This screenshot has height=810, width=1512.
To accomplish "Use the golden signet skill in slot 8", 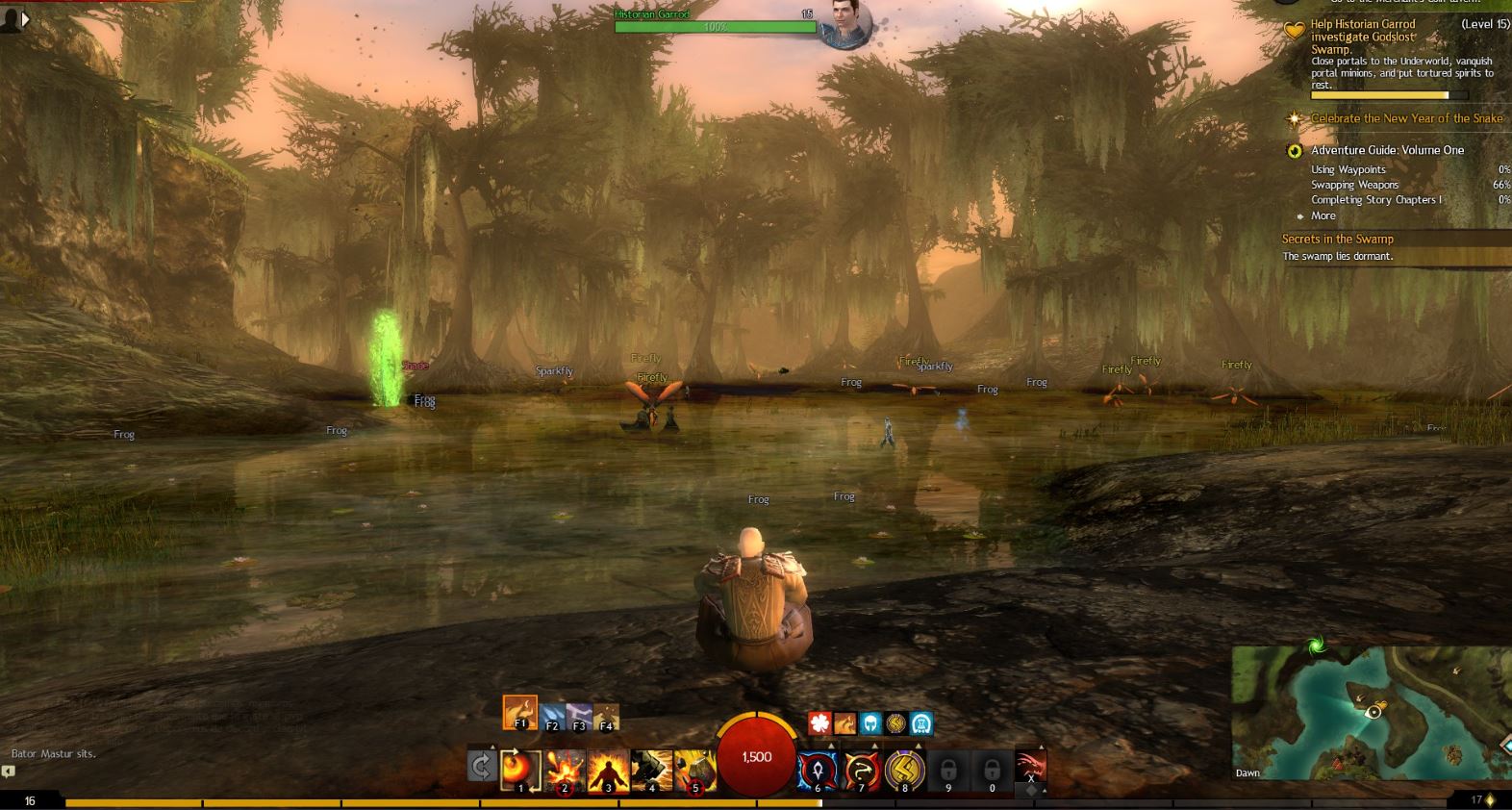I will 905,771.
